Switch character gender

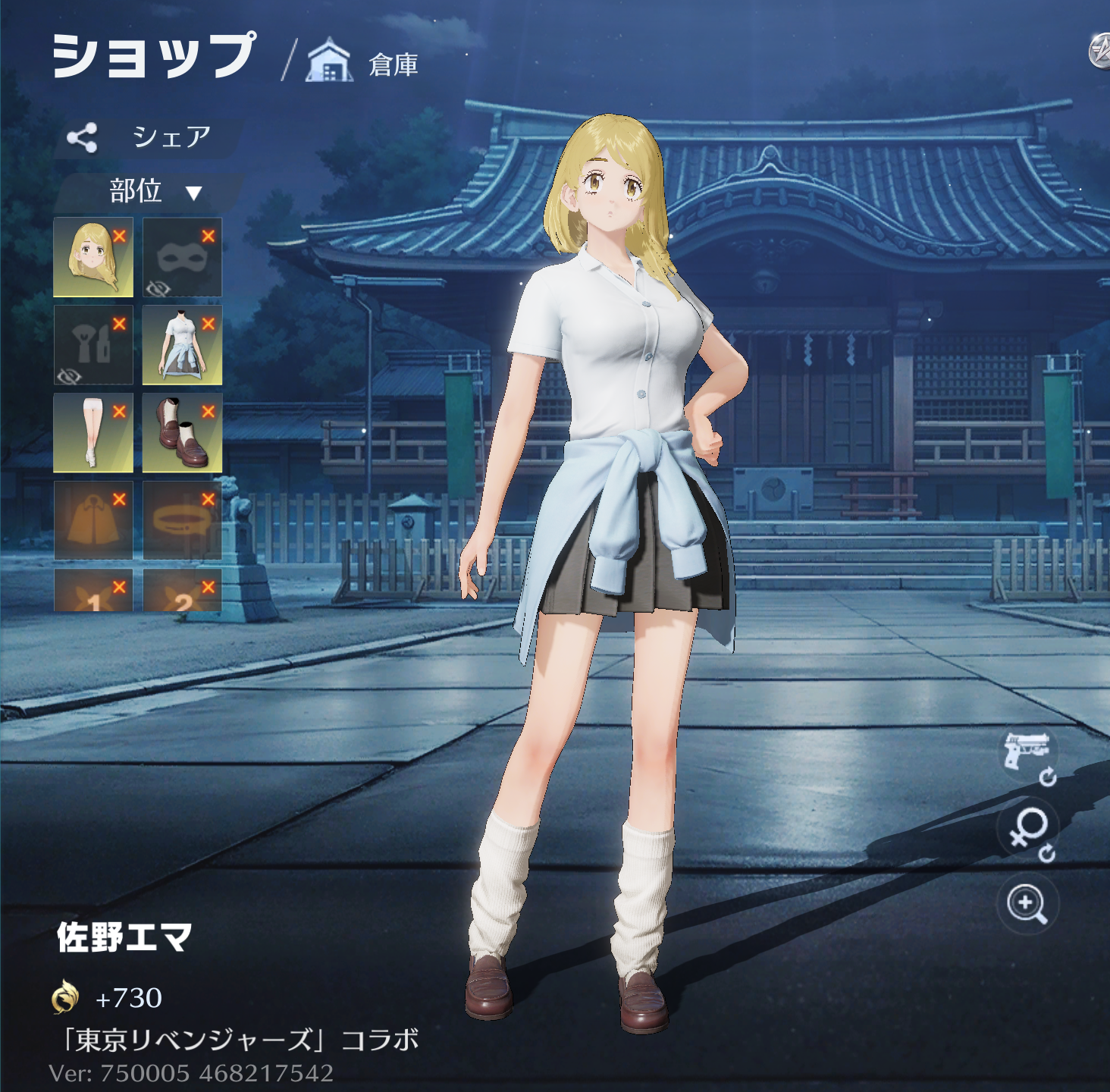pos(1027,829)
